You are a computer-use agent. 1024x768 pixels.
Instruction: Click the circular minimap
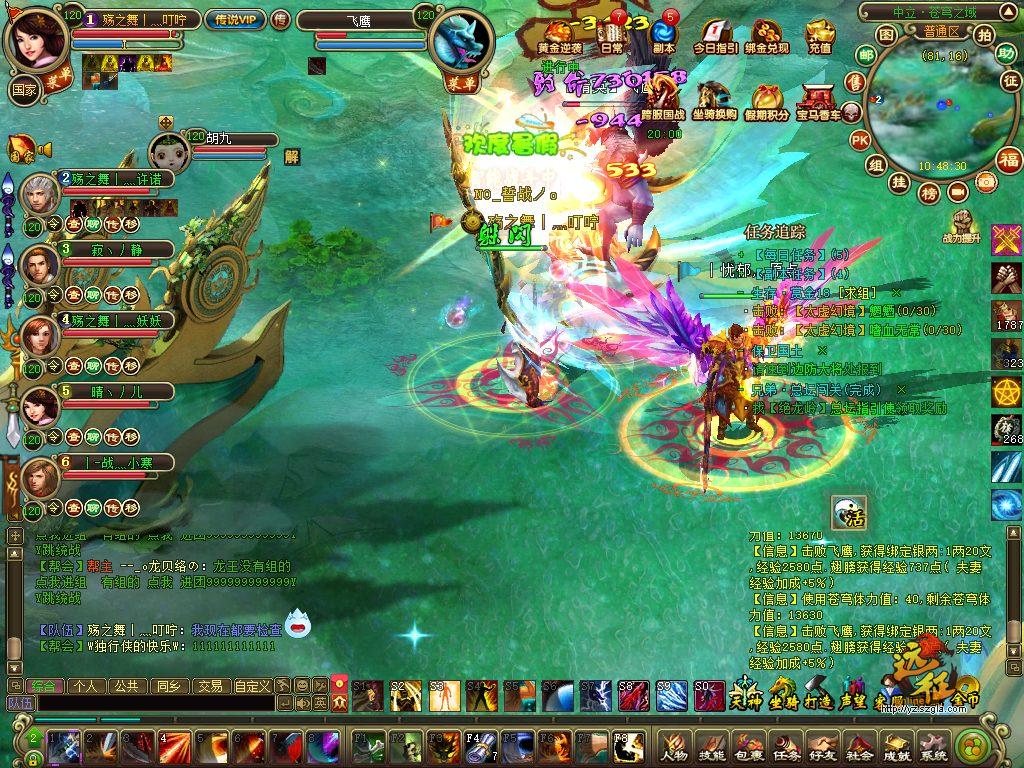930,112
